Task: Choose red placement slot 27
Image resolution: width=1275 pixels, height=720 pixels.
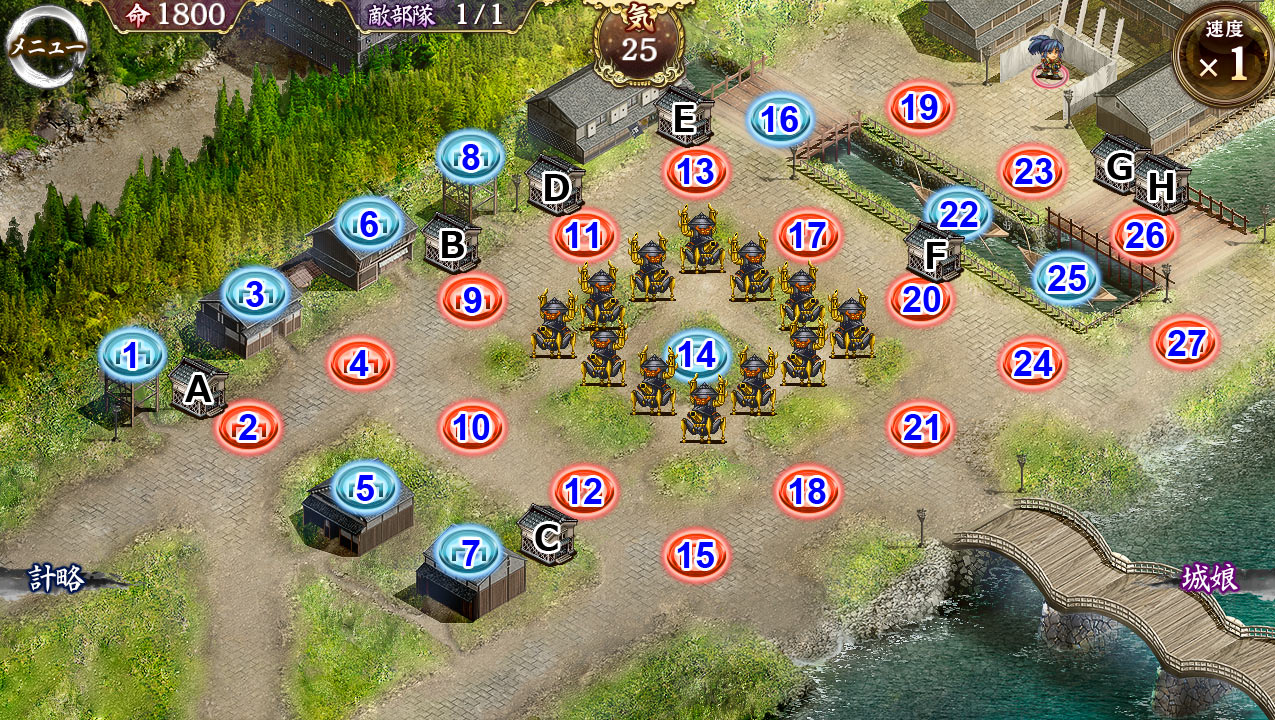Action: [1186, 343]
